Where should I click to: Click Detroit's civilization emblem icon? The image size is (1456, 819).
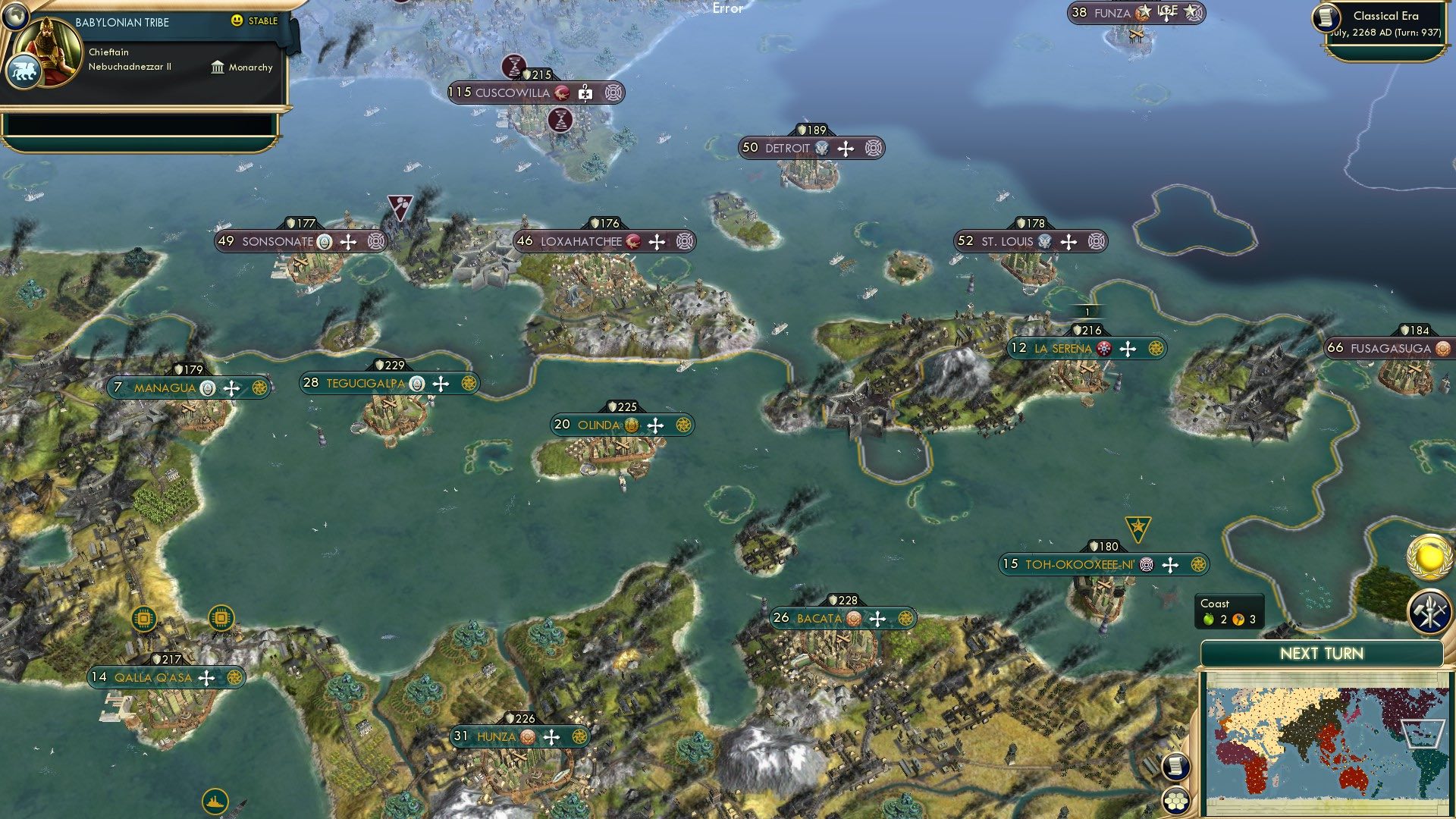[821, 149]
